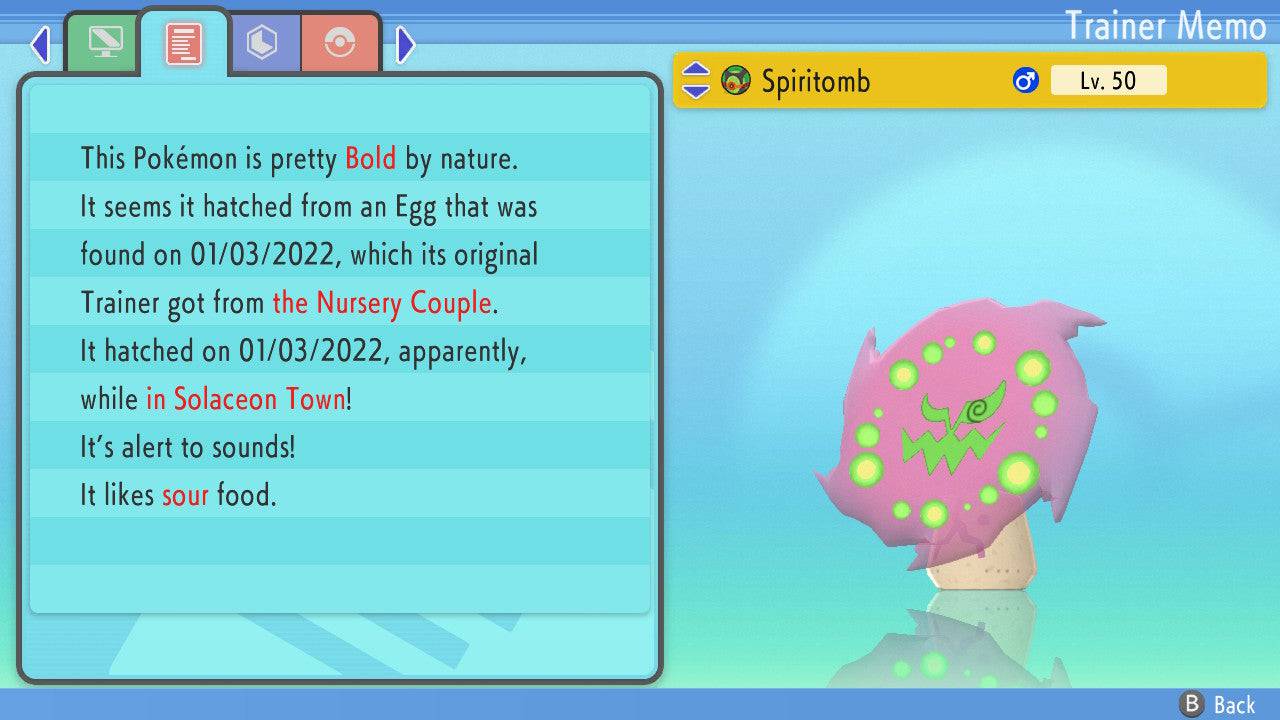Open the red Poké Ball tab

click(340, 43)
